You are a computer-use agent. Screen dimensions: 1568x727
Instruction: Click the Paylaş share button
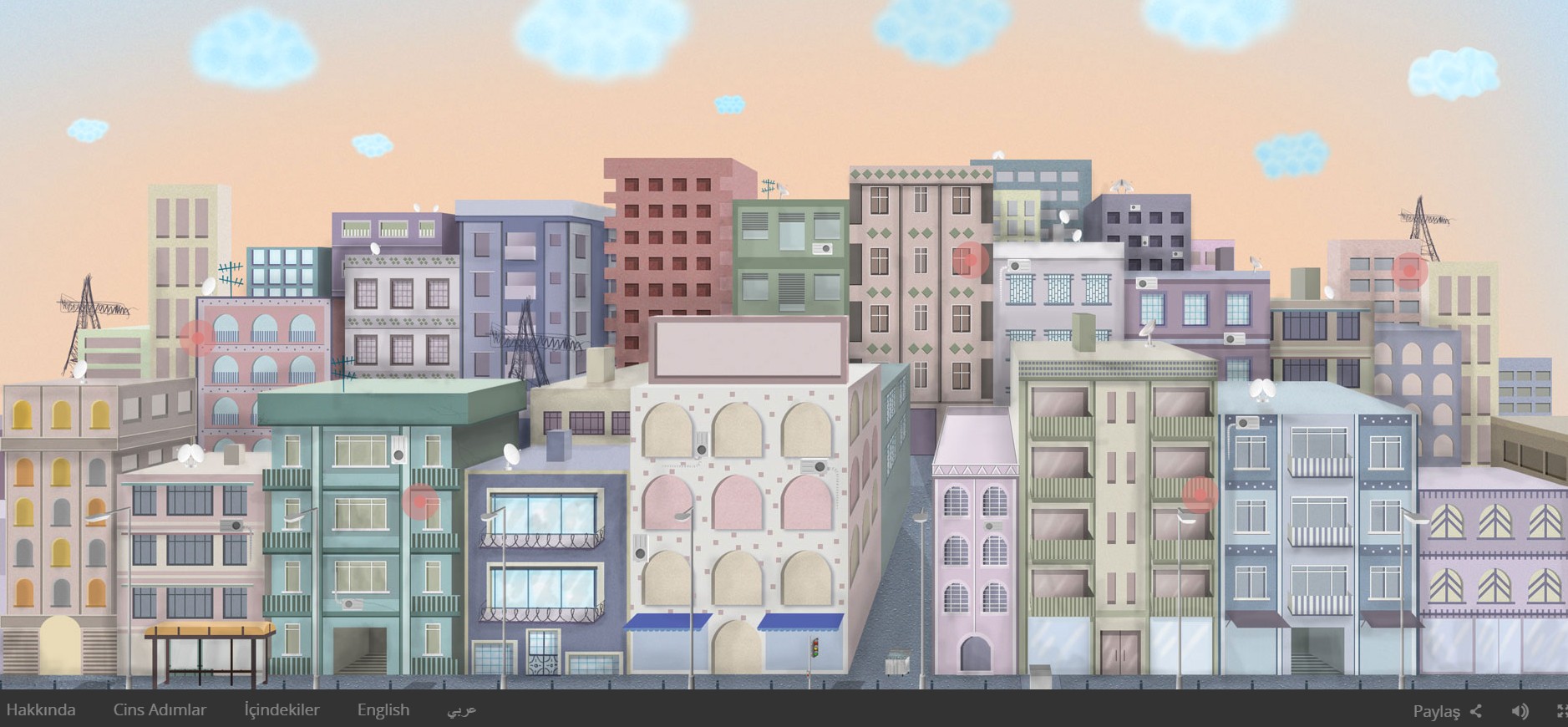1447,711
